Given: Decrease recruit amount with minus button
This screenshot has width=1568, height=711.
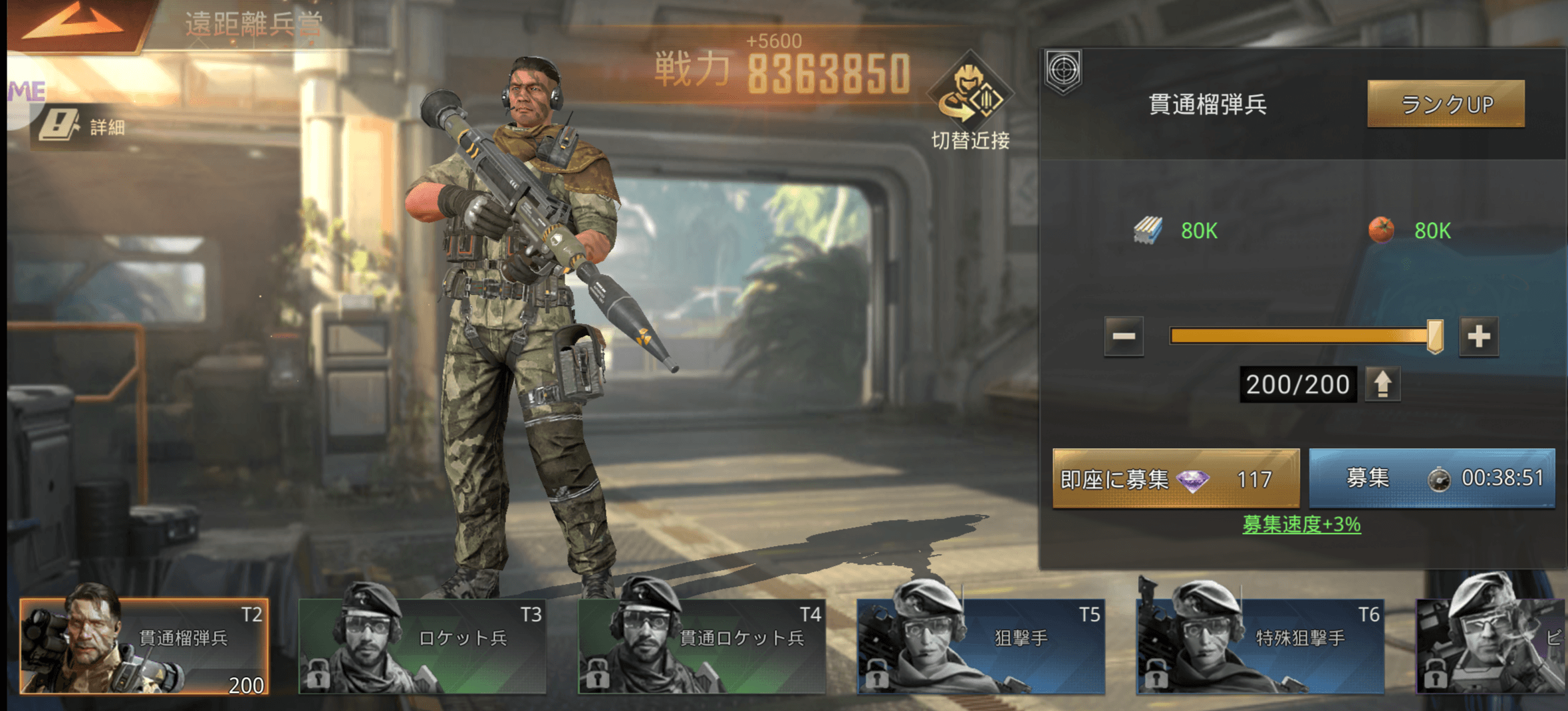Looking at the screenshot, I should point(1124,337).
